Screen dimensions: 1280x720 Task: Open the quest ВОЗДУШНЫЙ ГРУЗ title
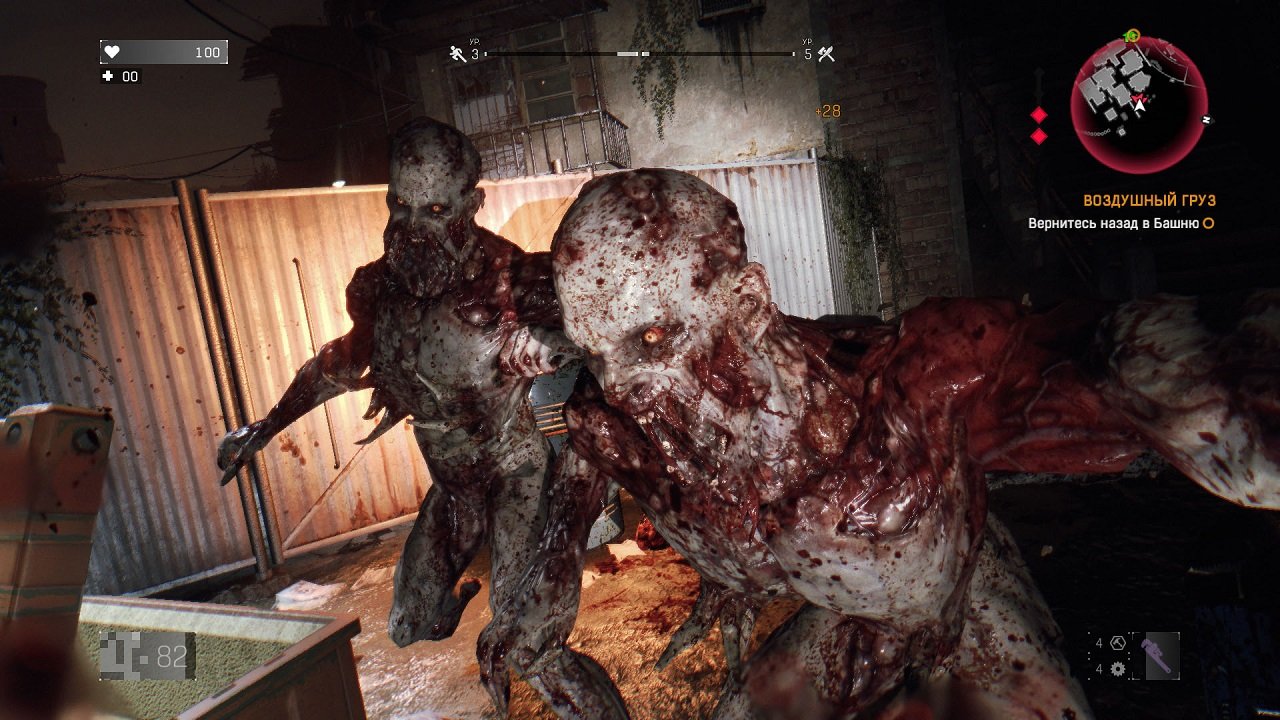coord(1148,199)
